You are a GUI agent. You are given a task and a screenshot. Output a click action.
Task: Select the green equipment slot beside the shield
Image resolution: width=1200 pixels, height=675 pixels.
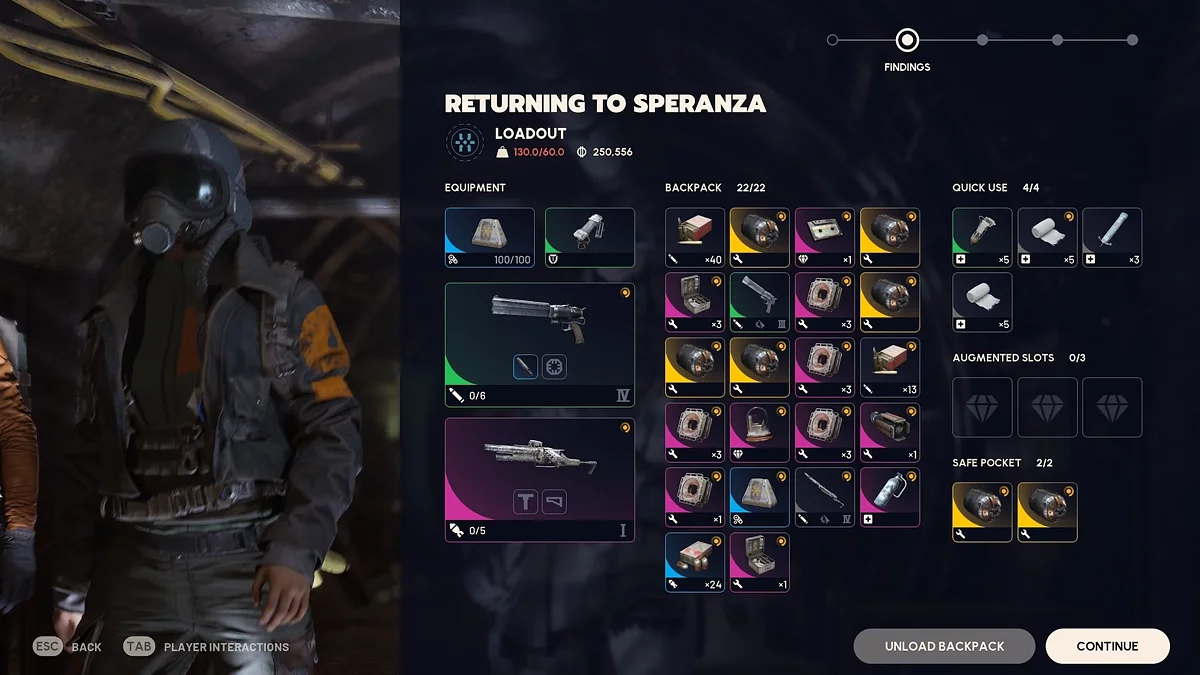point(590,237)
